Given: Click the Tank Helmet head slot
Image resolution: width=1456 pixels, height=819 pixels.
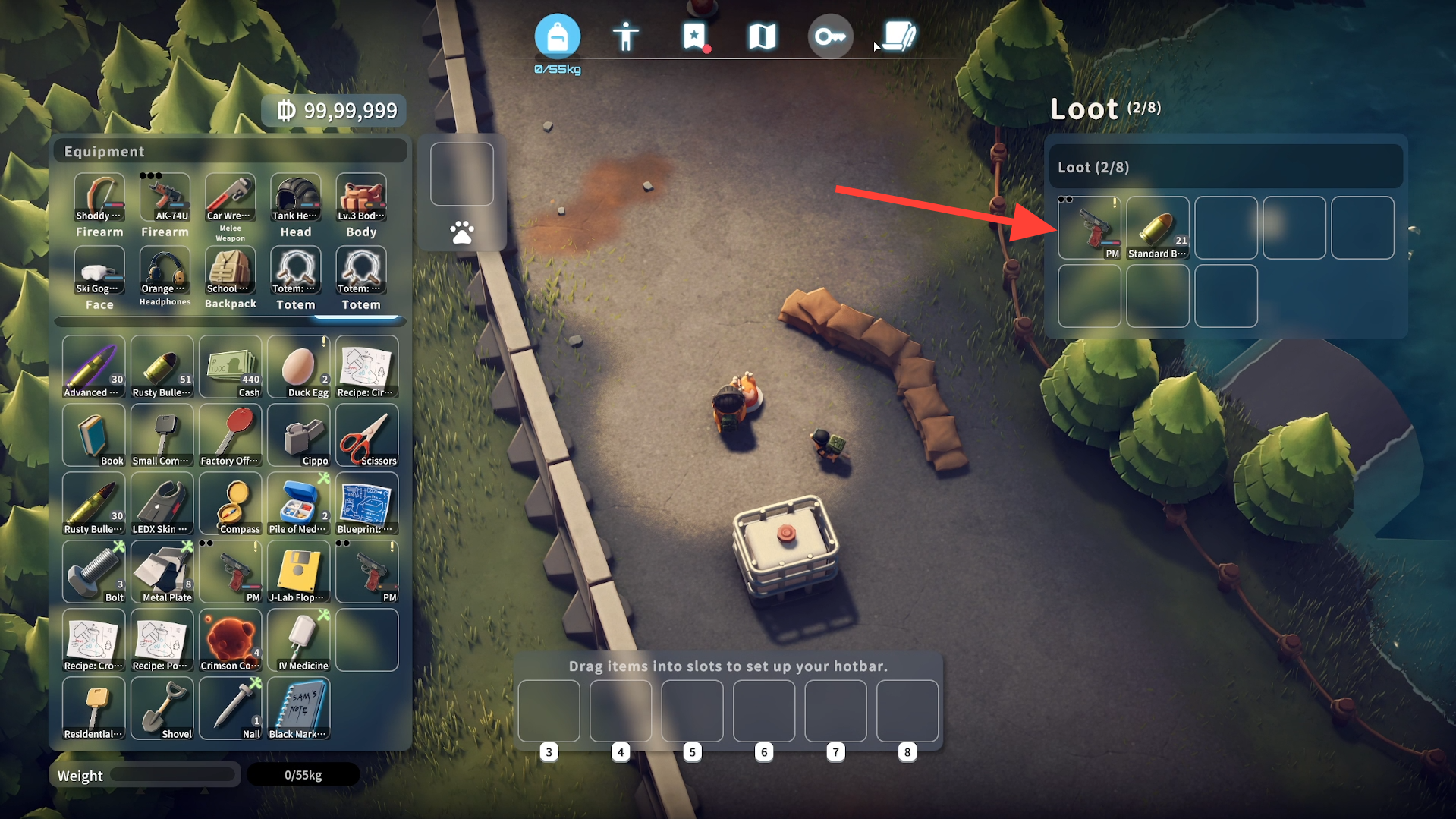Looking at the screenshot, I should [296, 199].
